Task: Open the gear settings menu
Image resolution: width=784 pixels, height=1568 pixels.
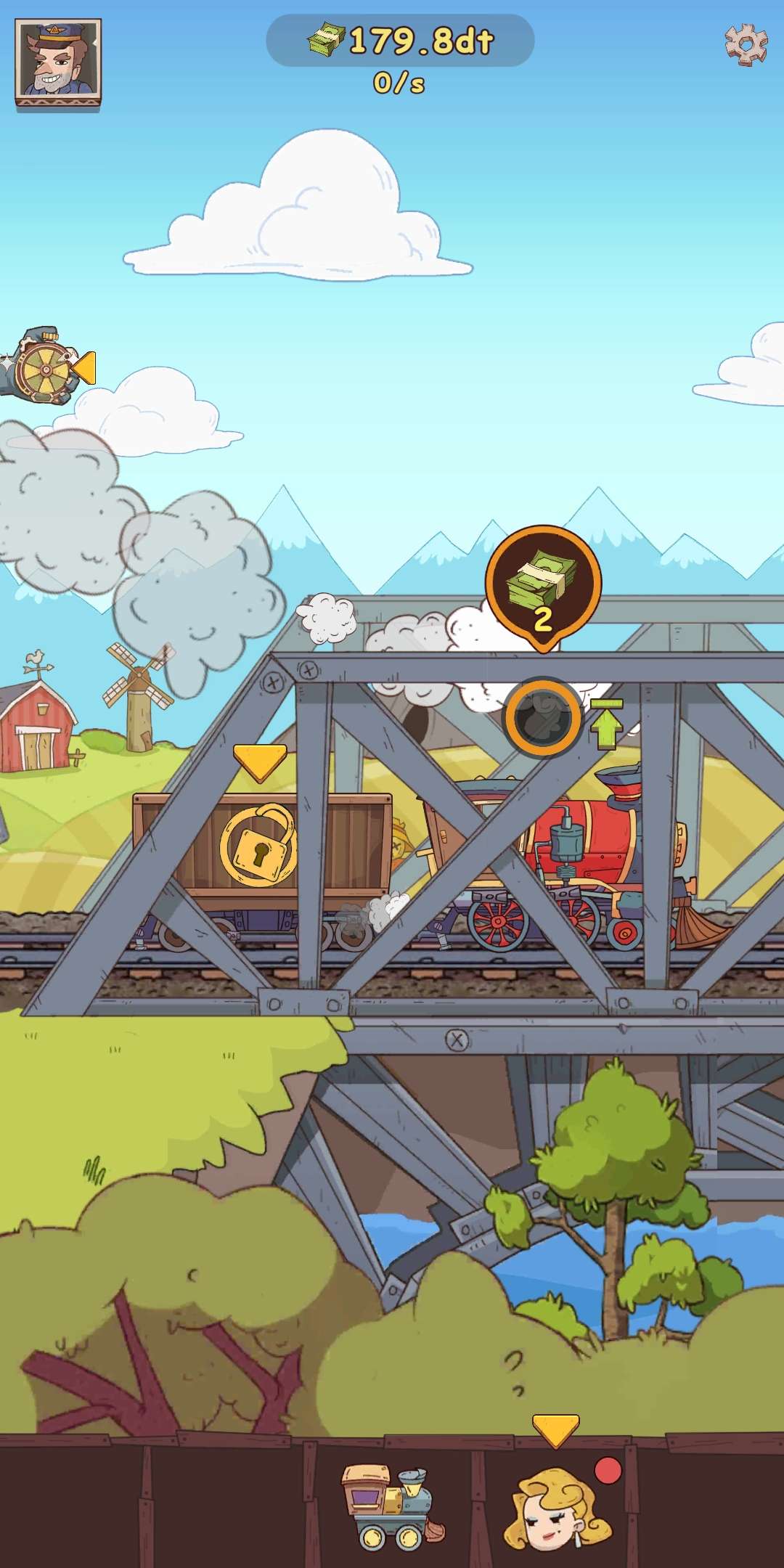Action: pyautogui.click(x=746, y=44)
